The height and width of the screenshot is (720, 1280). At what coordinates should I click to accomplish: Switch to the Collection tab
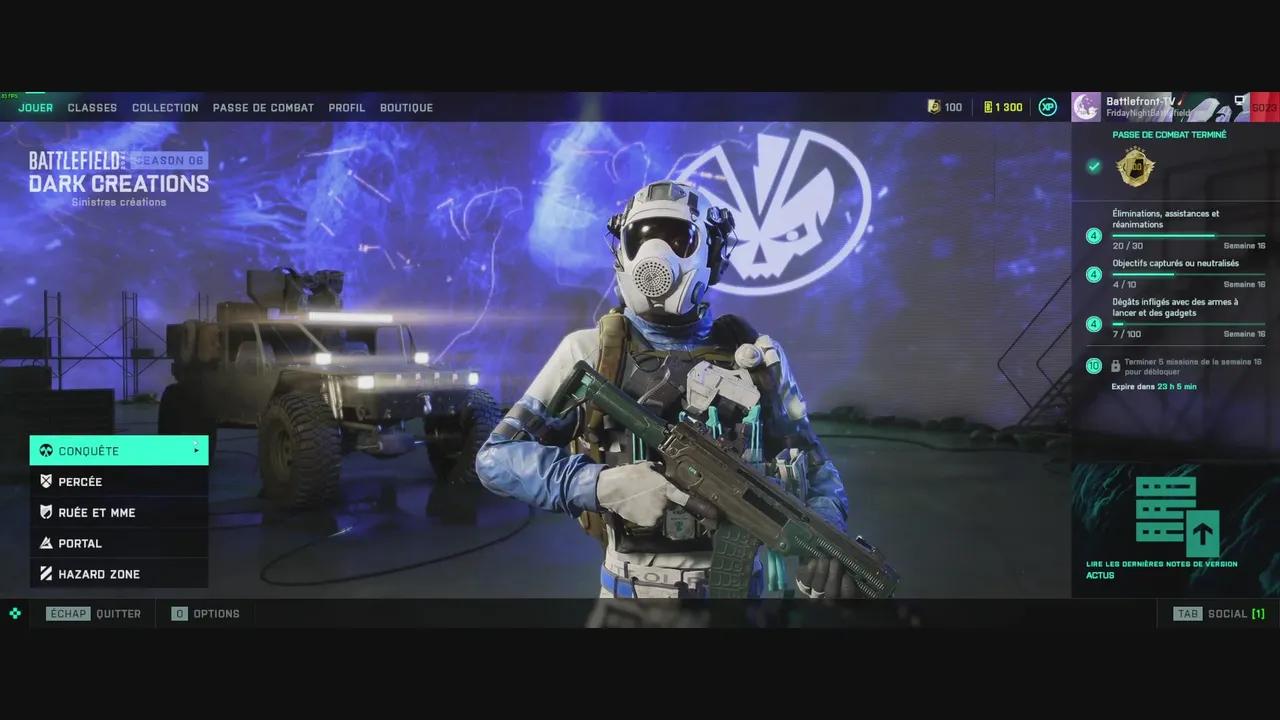165,107
